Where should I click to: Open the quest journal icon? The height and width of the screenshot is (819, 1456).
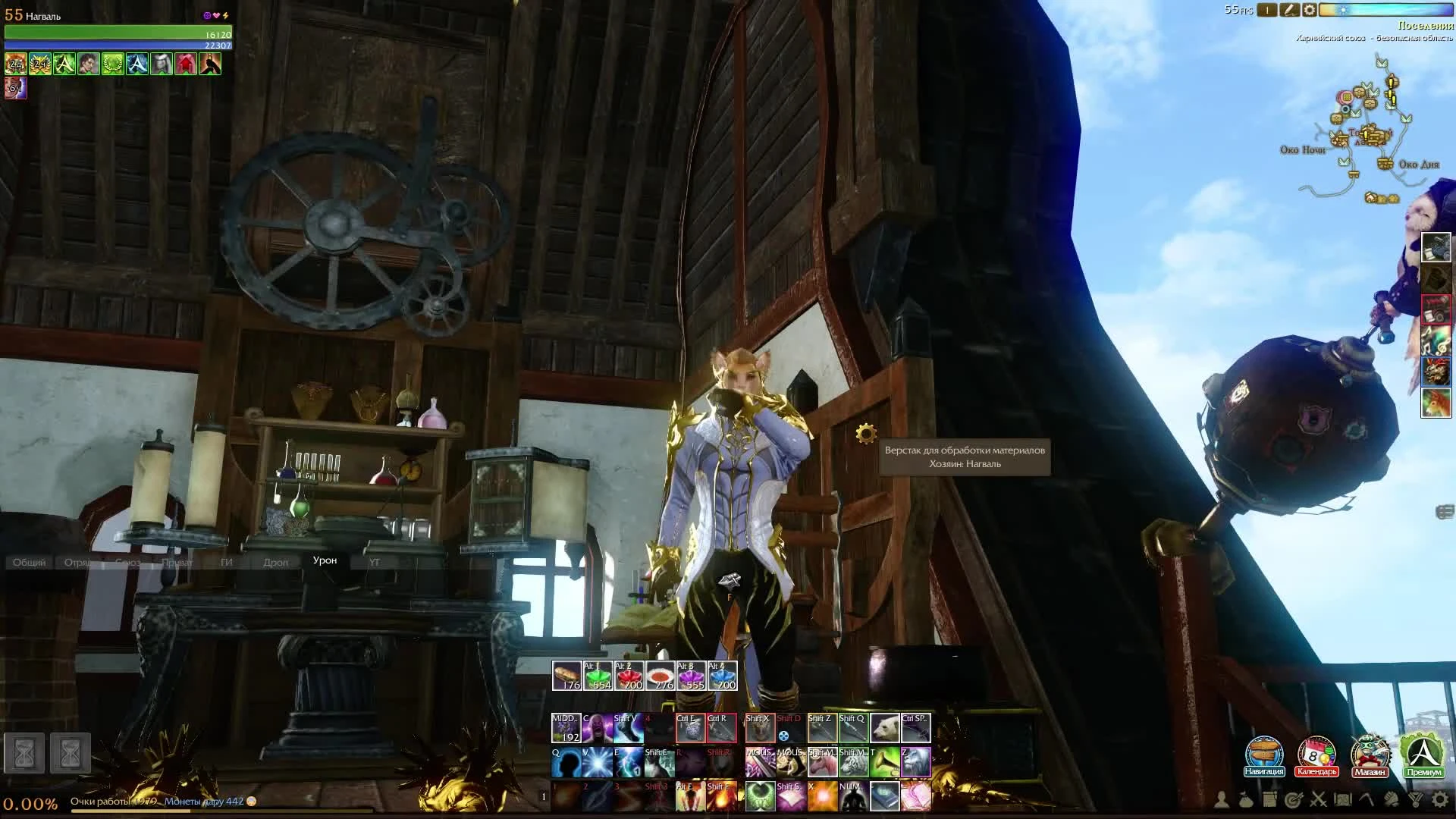click(1269, 798)
